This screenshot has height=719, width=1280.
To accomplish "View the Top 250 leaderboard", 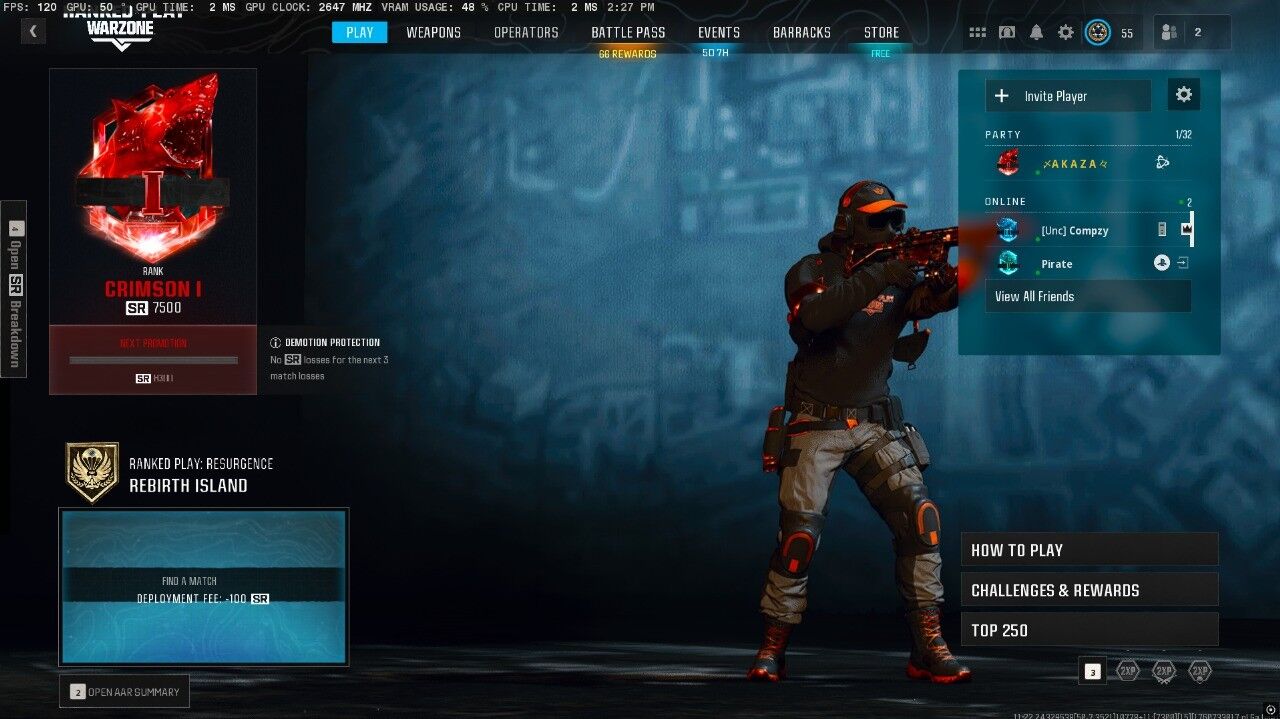I will [x=1089, y=630].
